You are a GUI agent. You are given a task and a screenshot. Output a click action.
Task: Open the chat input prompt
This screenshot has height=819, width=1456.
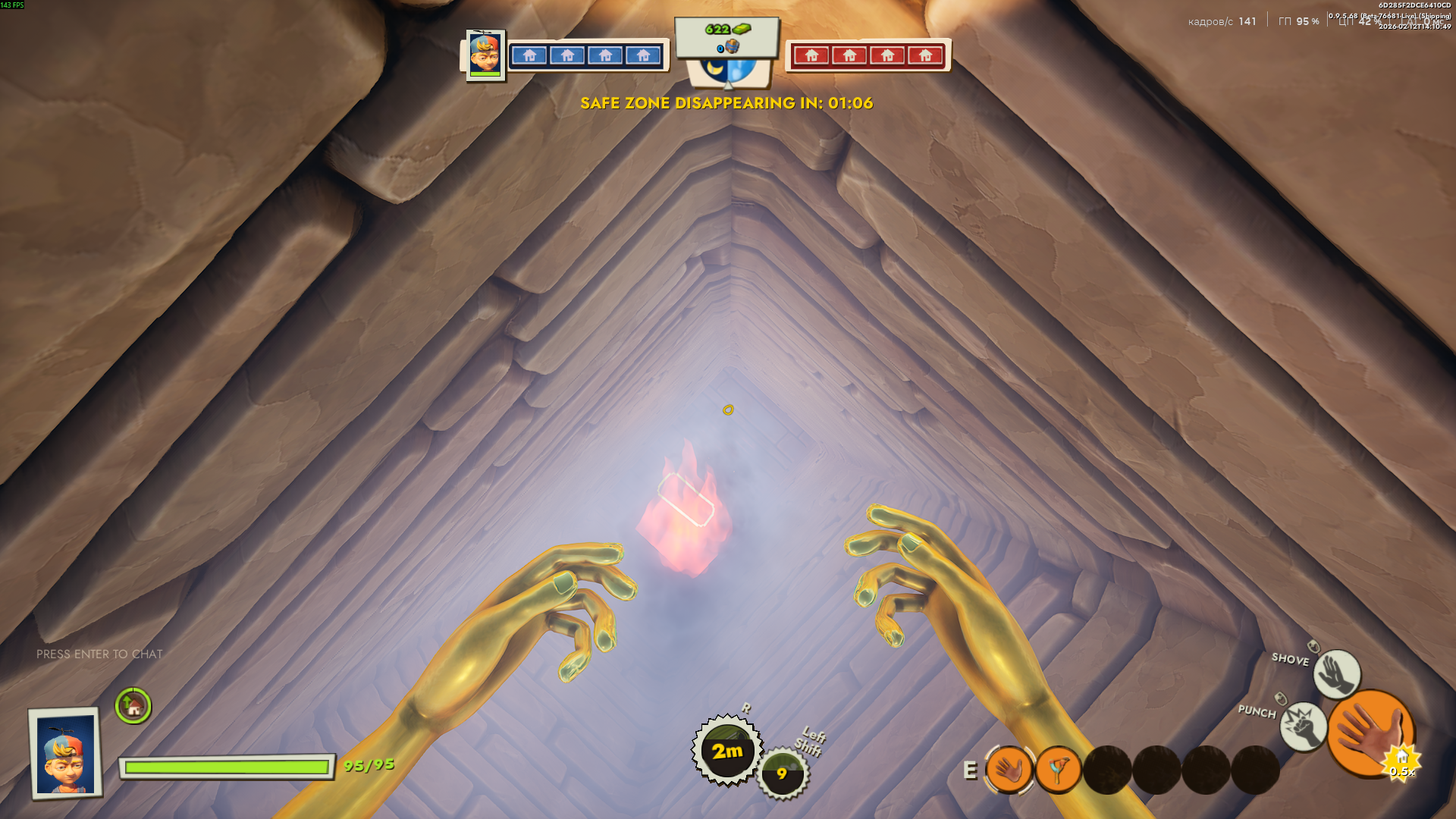tap(99, 654)
